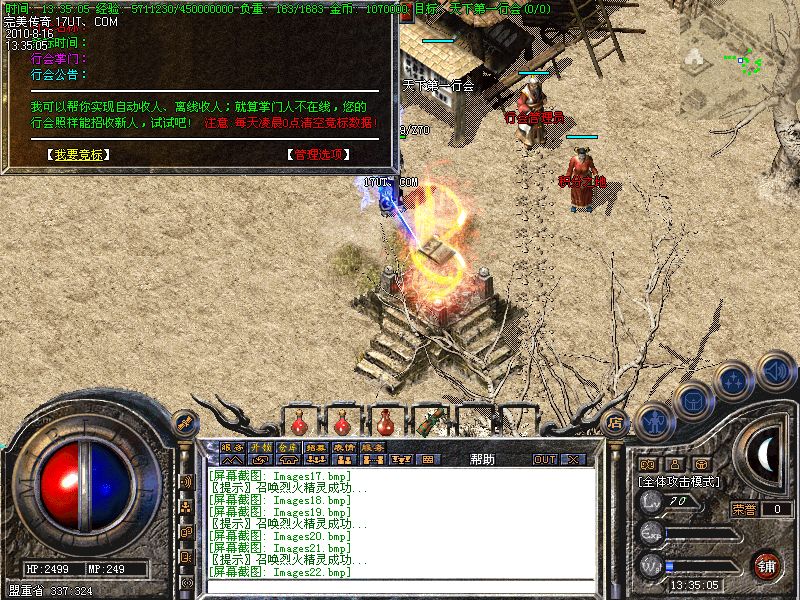The image size is (800, 600).
Task: Close the chat panel with X
Action: [x=573, y=460]
